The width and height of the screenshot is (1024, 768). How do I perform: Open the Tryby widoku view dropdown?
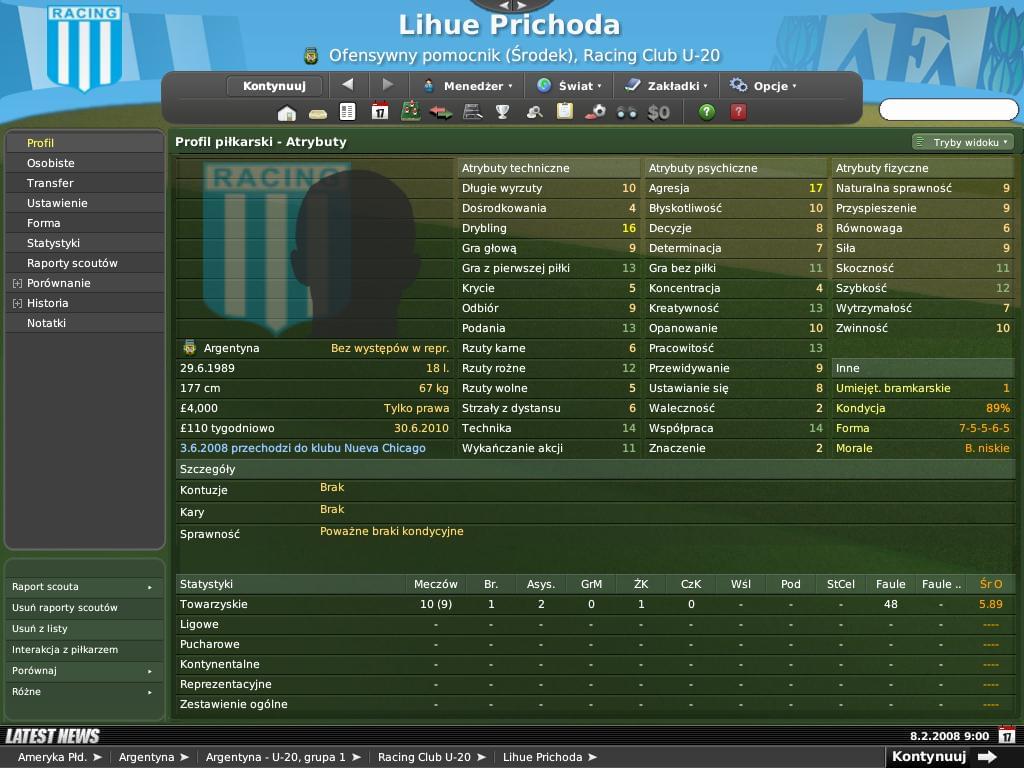click(962, 142)
